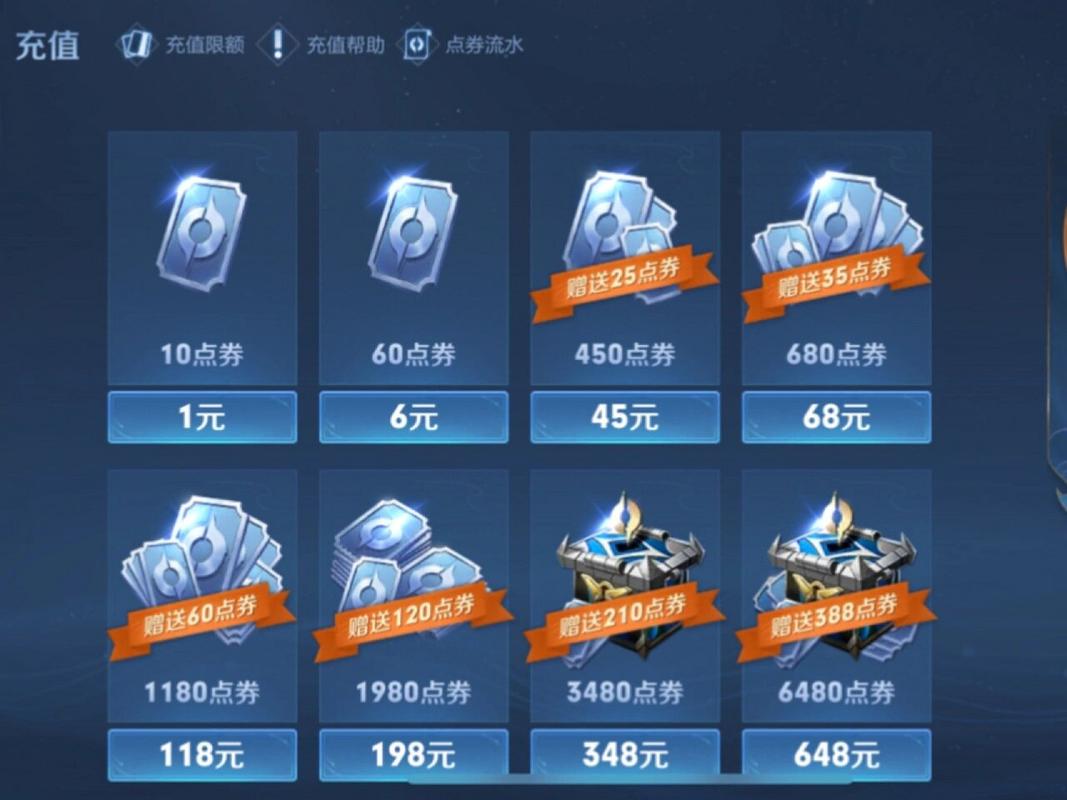
Task: View the 点券流水 voucher history
Action: tap(463, 45)
